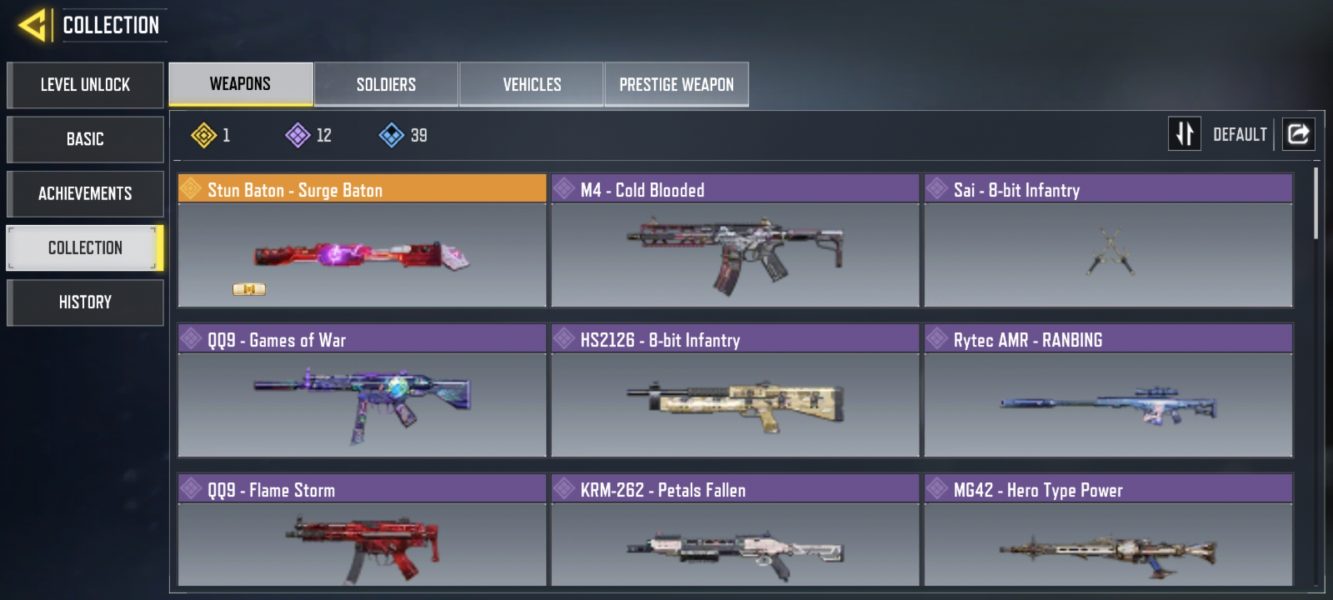Choose the Sai - 8-bit Infantry card
This screenshot has width=1333, height=600.
click(x=1108, y=242)
